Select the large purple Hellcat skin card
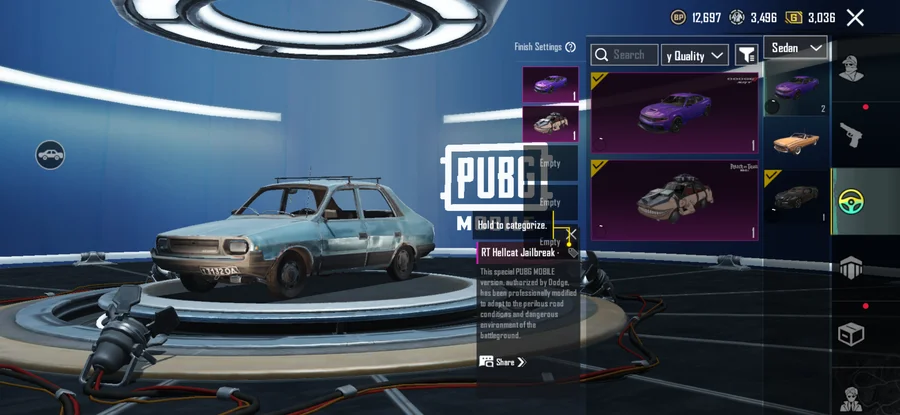 coord(674,112)
